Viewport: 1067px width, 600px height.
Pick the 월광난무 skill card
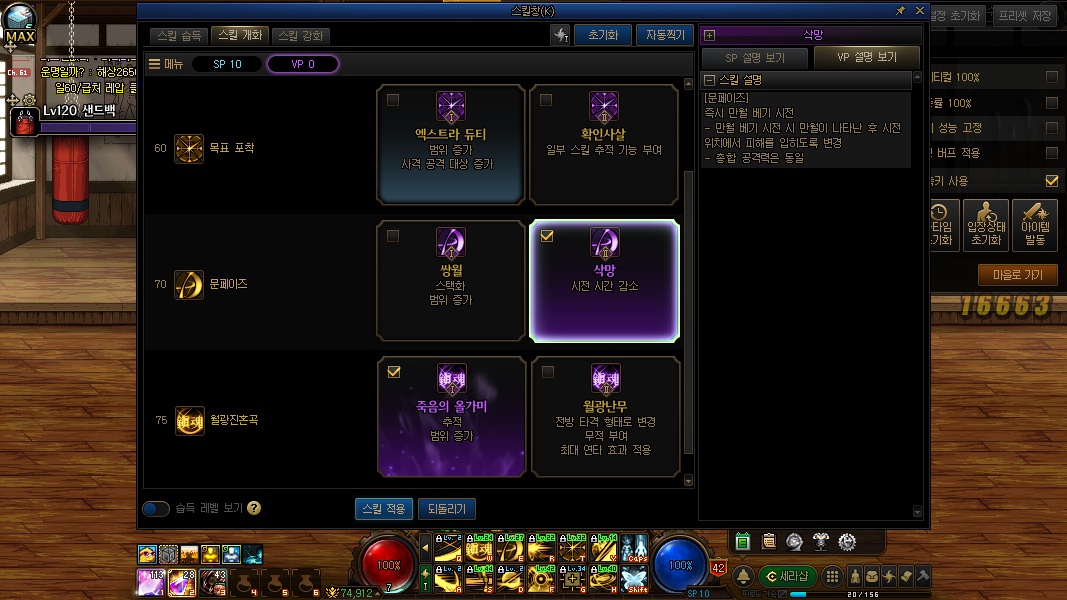tap(603, 416)
